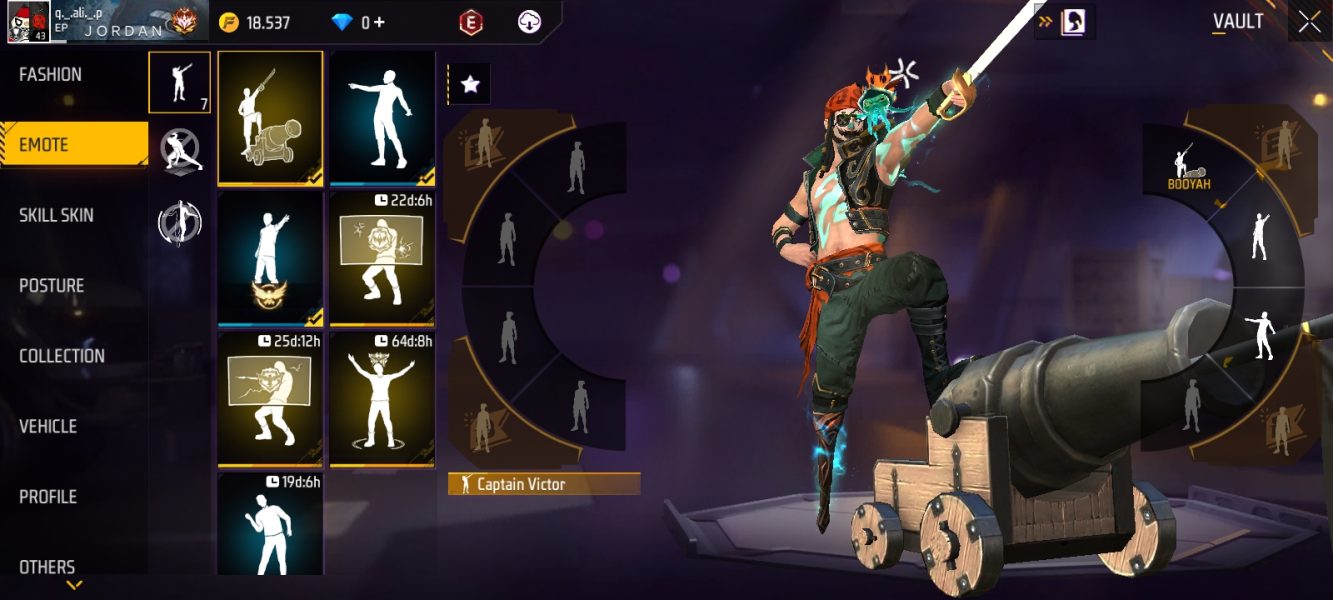Screen dimensions: 1333x600
Task: Open the player profile avatar
Action: point(28,22)
